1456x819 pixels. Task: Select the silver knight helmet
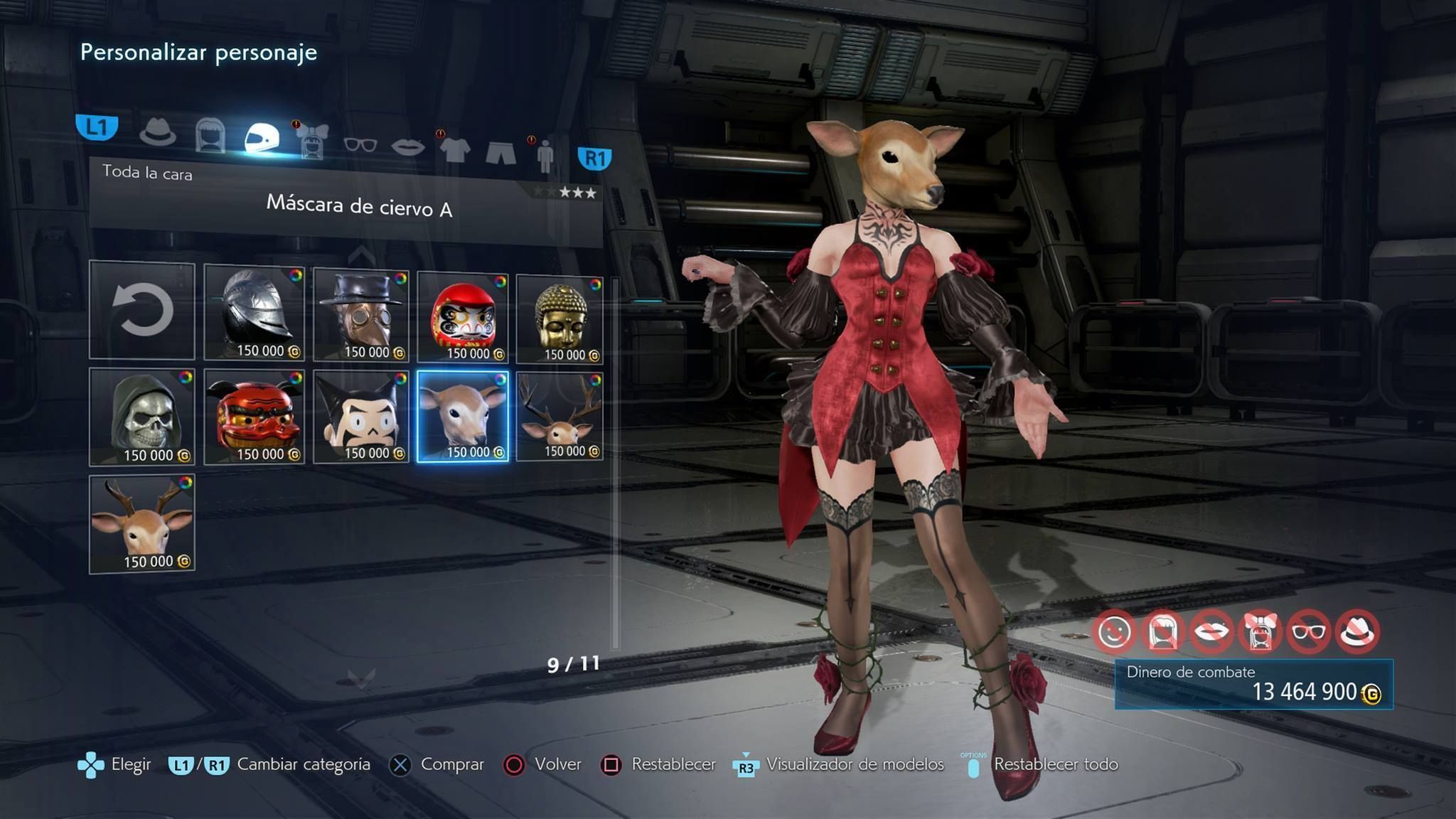click(x=255, y=312)
